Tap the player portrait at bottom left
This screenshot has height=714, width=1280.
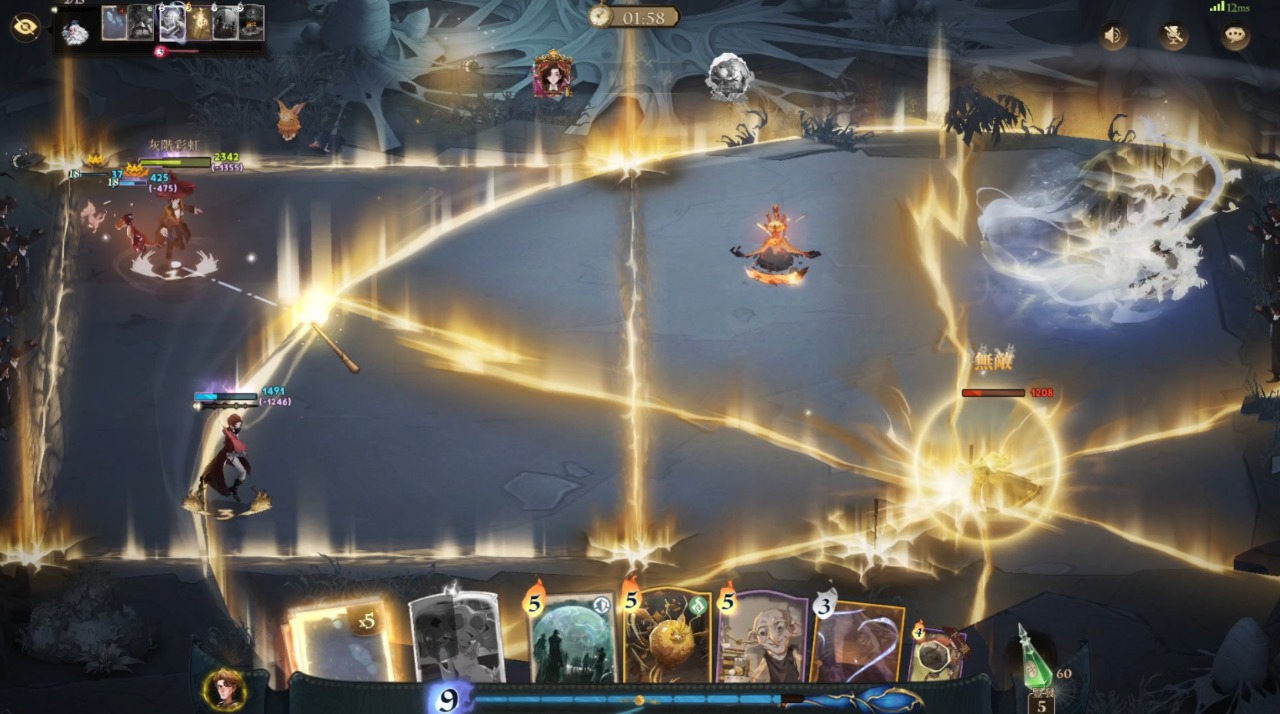(x=225, y=689)
